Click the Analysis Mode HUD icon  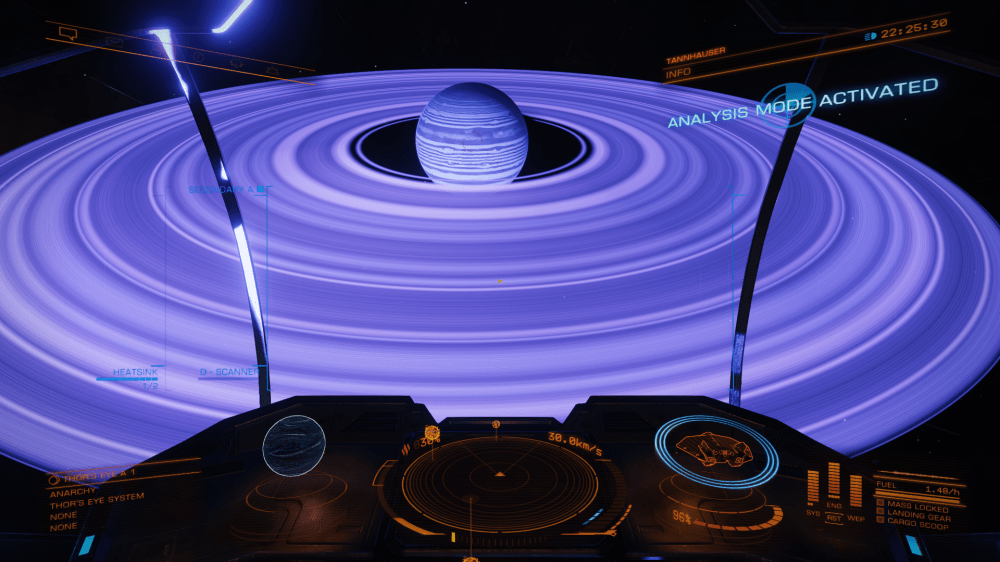tap(787, 104)
